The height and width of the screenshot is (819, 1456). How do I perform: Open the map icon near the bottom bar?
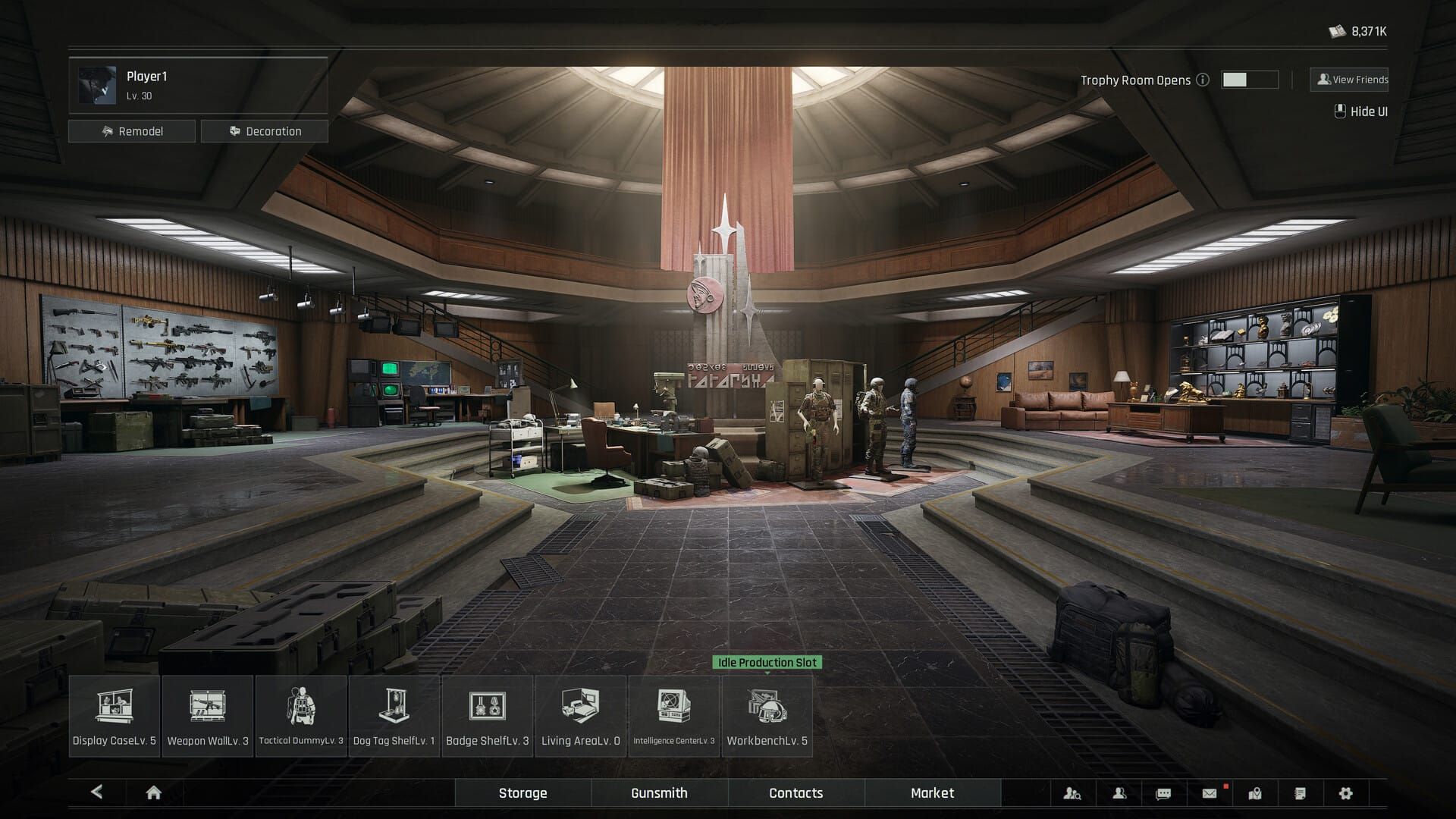pyautogui.click(x=1256, y=793)
